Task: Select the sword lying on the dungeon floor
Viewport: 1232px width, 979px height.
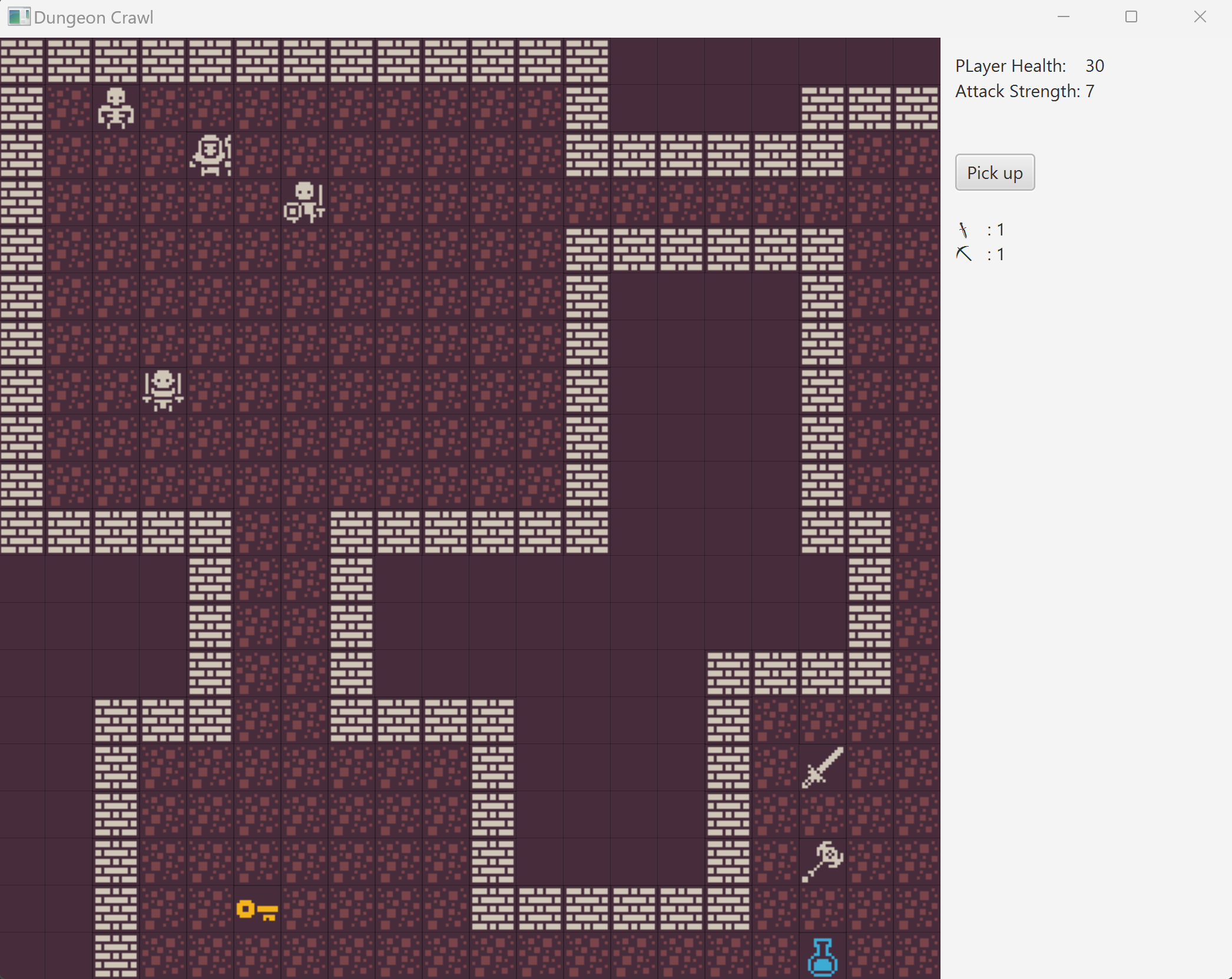Action: [x=822, y=767]
